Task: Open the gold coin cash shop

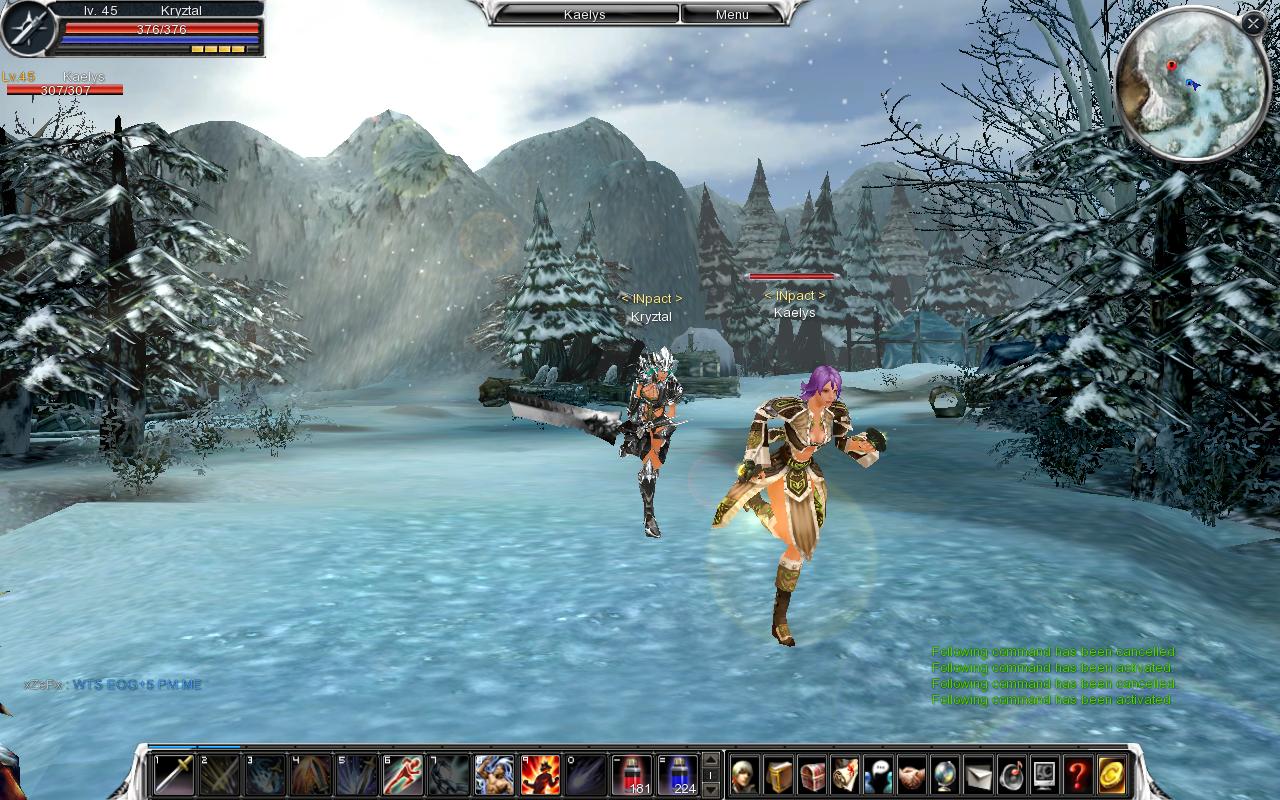Action: coord(1111,774)
